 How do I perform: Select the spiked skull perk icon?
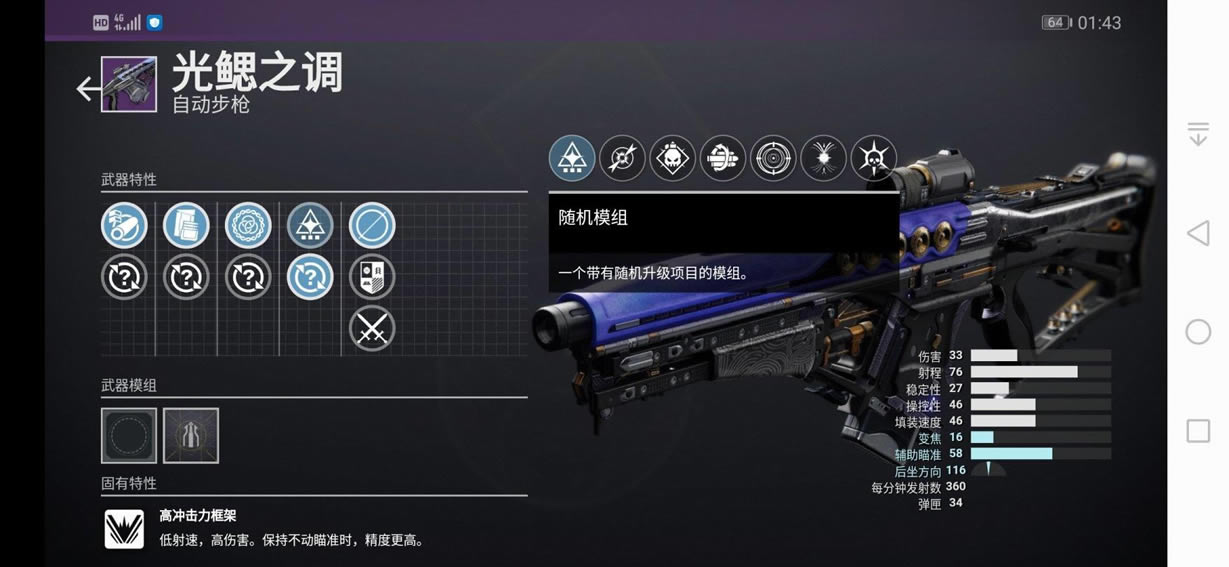[x=873, y=158]
